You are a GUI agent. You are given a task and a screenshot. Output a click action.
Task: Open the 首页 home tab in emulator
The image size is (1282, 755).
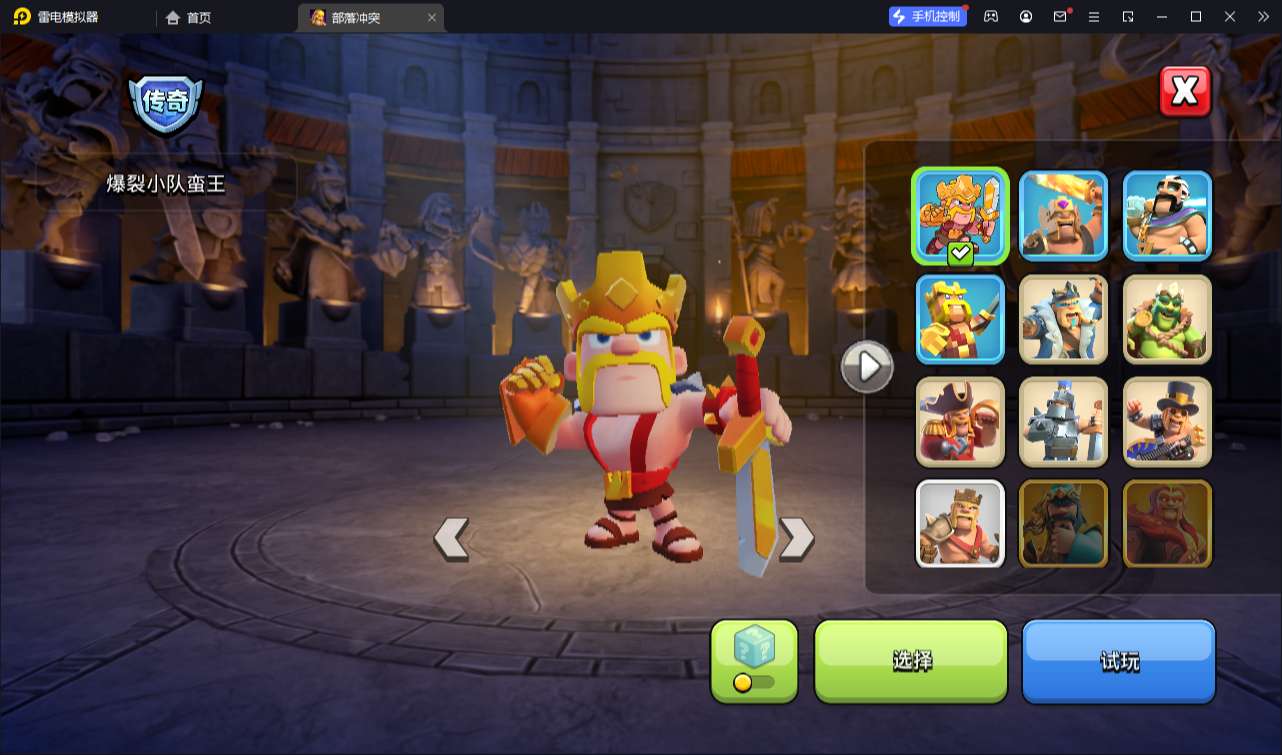tap(189, 17)
